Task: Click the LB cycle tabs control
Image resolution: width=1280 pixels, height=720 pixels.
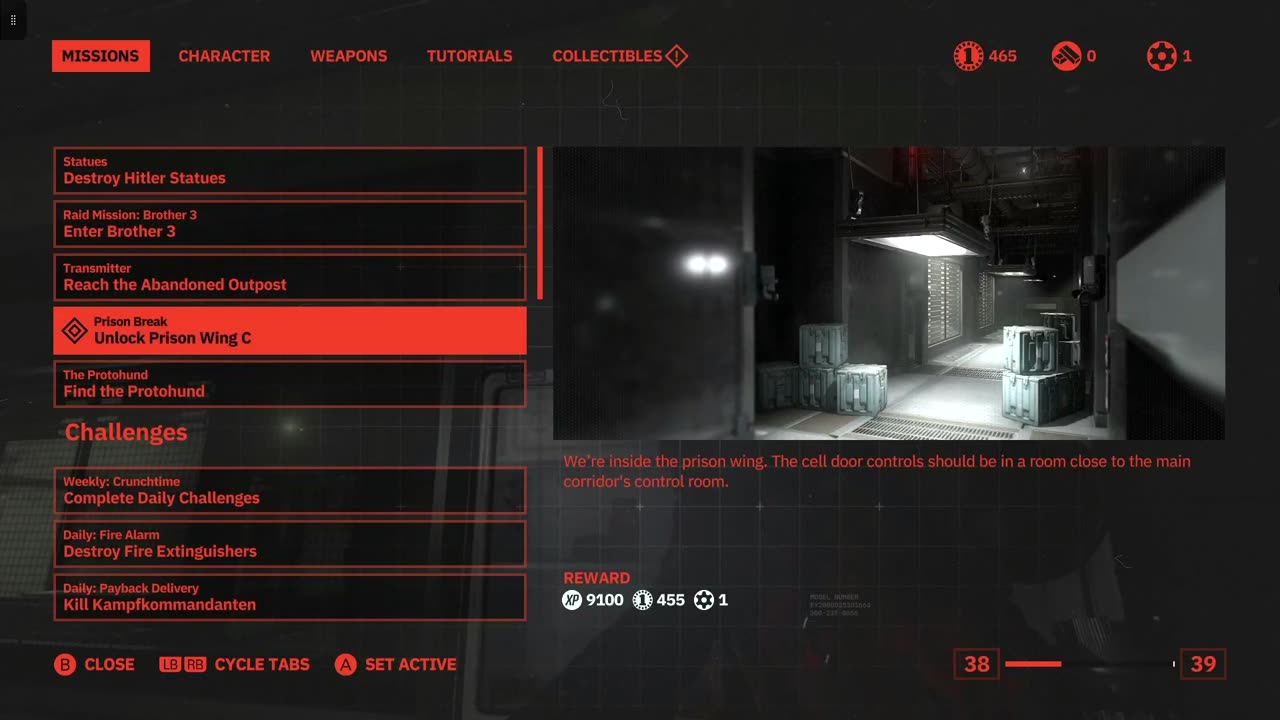Action: 169,664
